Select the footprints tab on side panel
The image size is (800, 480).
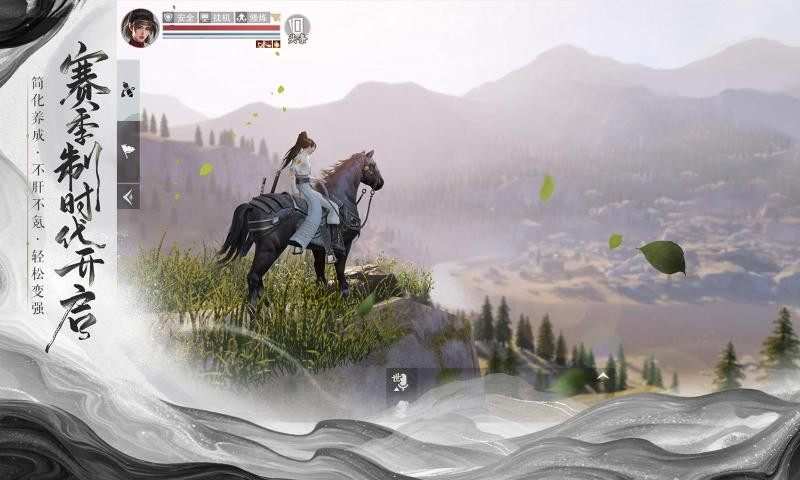[128, 90]
